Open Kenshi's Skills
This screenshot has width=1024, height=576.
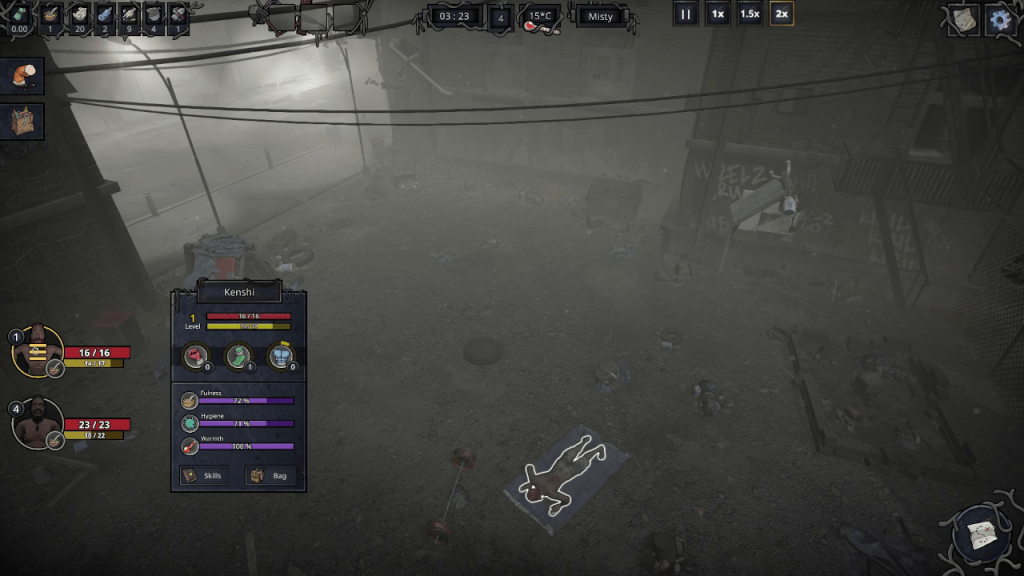205,475
